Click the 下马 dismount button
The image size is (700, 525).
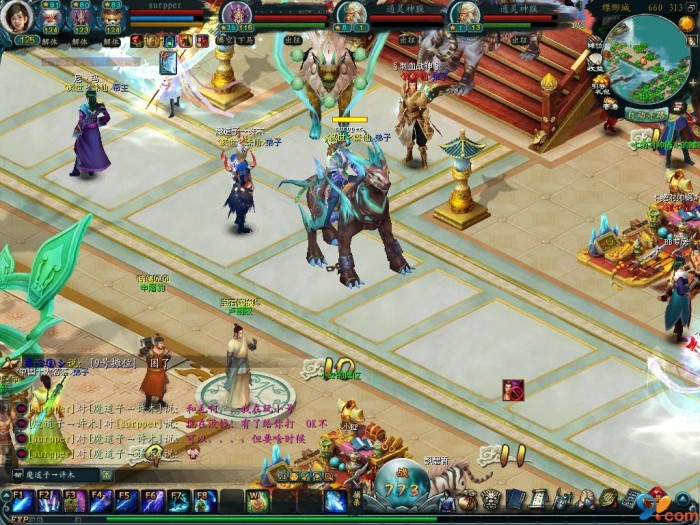[247, 41]
